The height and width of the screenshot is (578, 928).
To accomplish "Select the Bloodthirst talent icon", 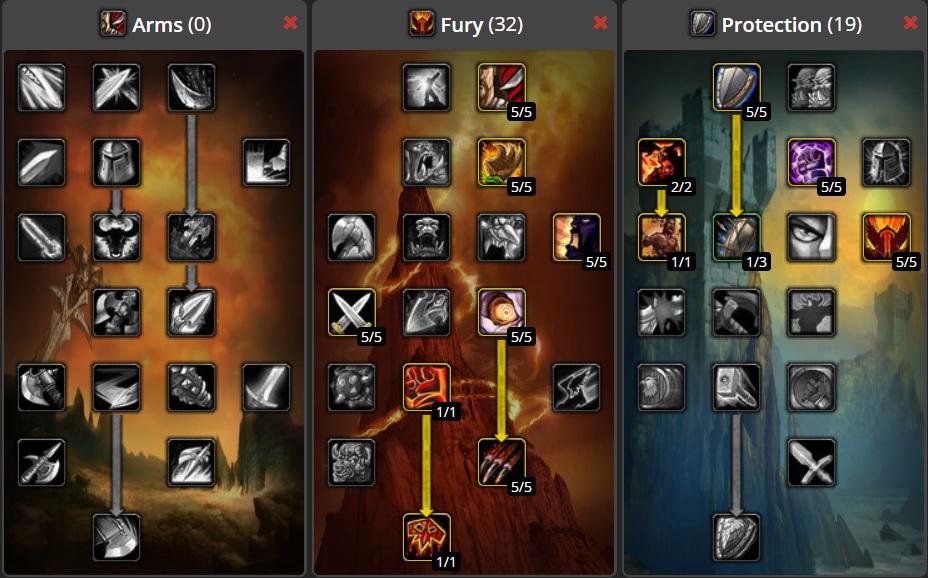I will pos(427,537).
